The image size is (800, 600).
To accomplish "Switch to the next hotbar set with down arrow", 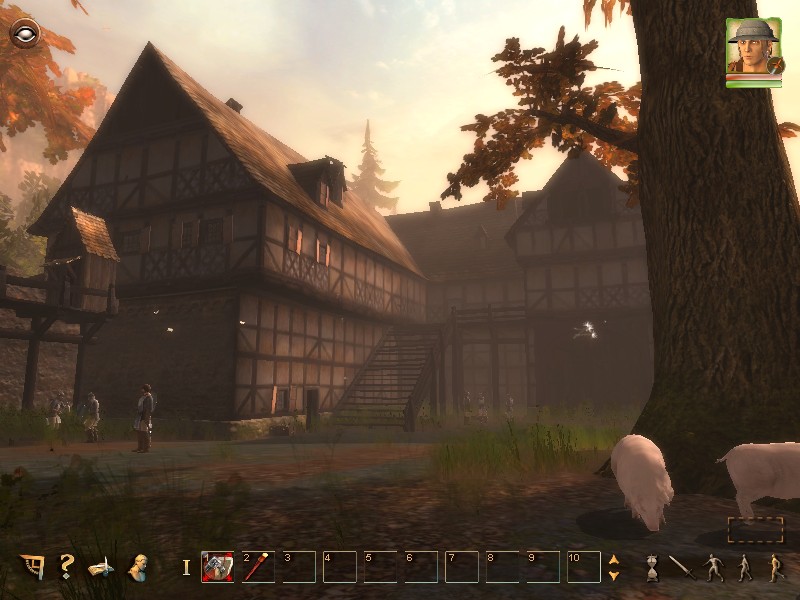I will pos(614,575).
